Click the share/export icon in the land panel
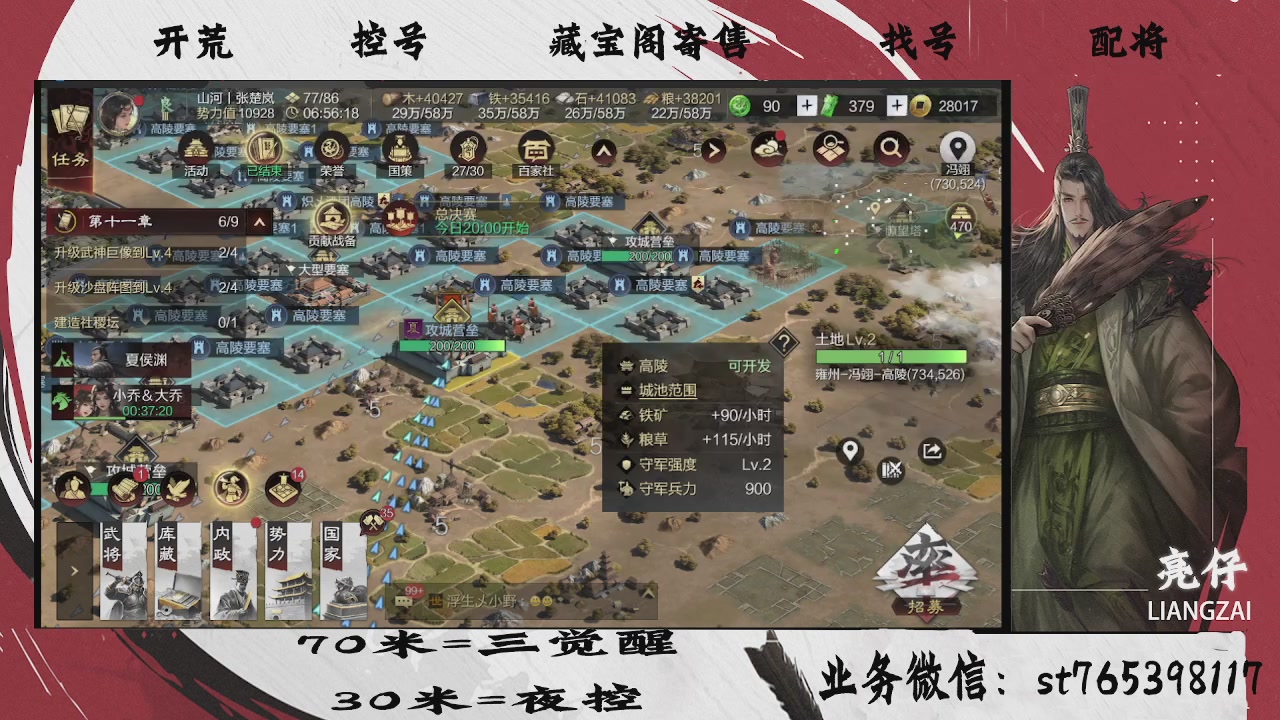The height and width of the screenshot is (720, 1280). click(931, 449)
